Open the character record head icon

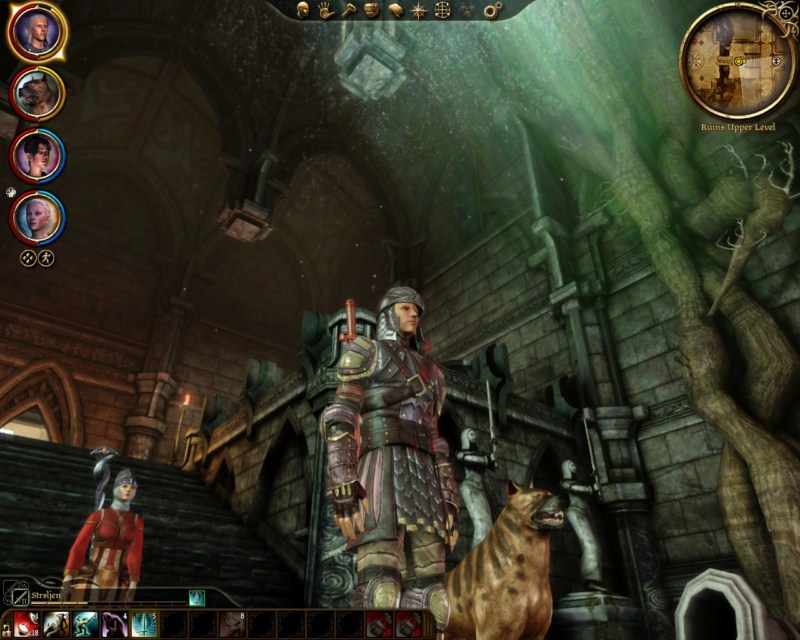coord(302,10)
